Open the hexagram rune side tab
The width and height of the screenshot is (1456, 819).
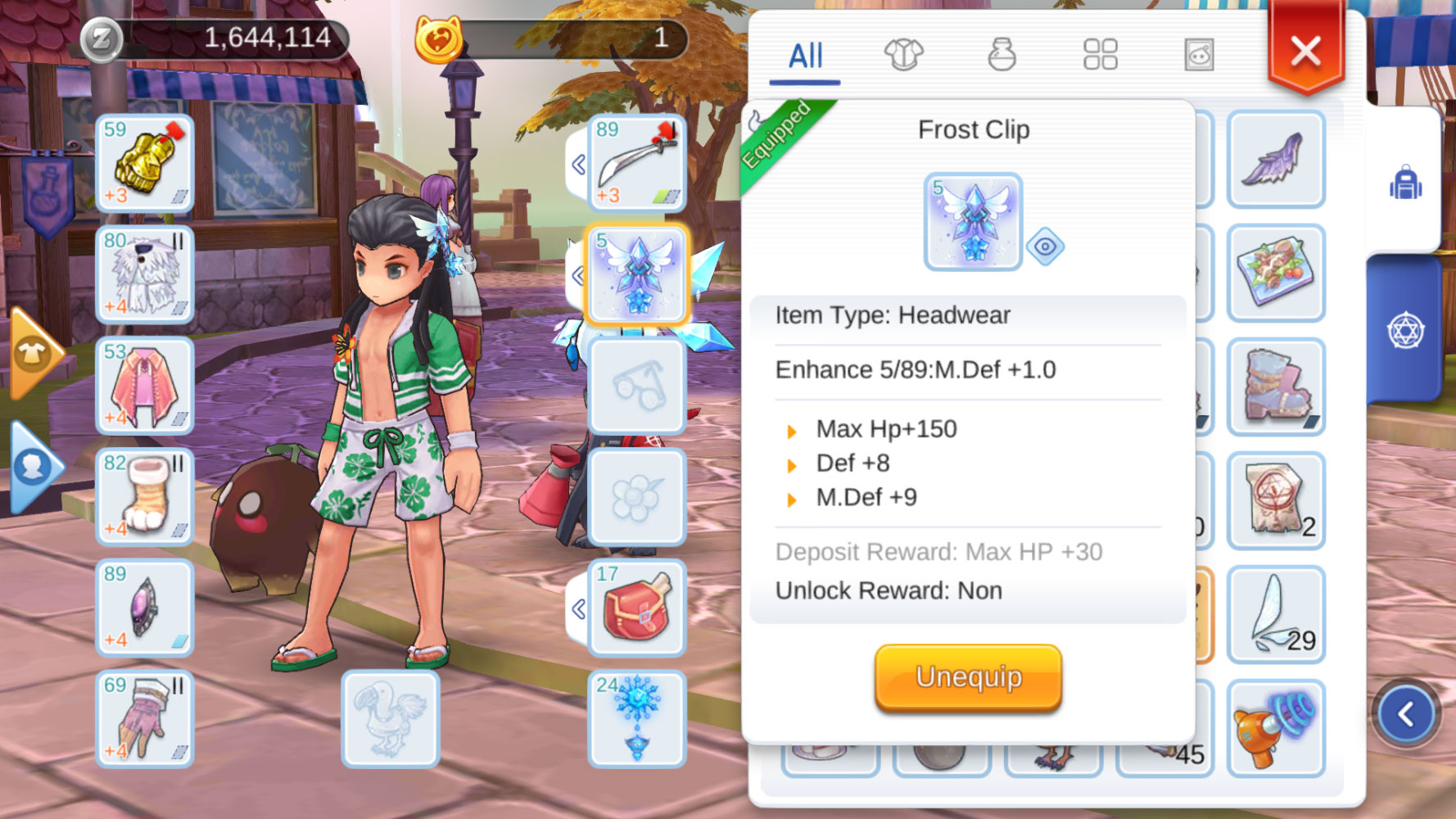1405,330
